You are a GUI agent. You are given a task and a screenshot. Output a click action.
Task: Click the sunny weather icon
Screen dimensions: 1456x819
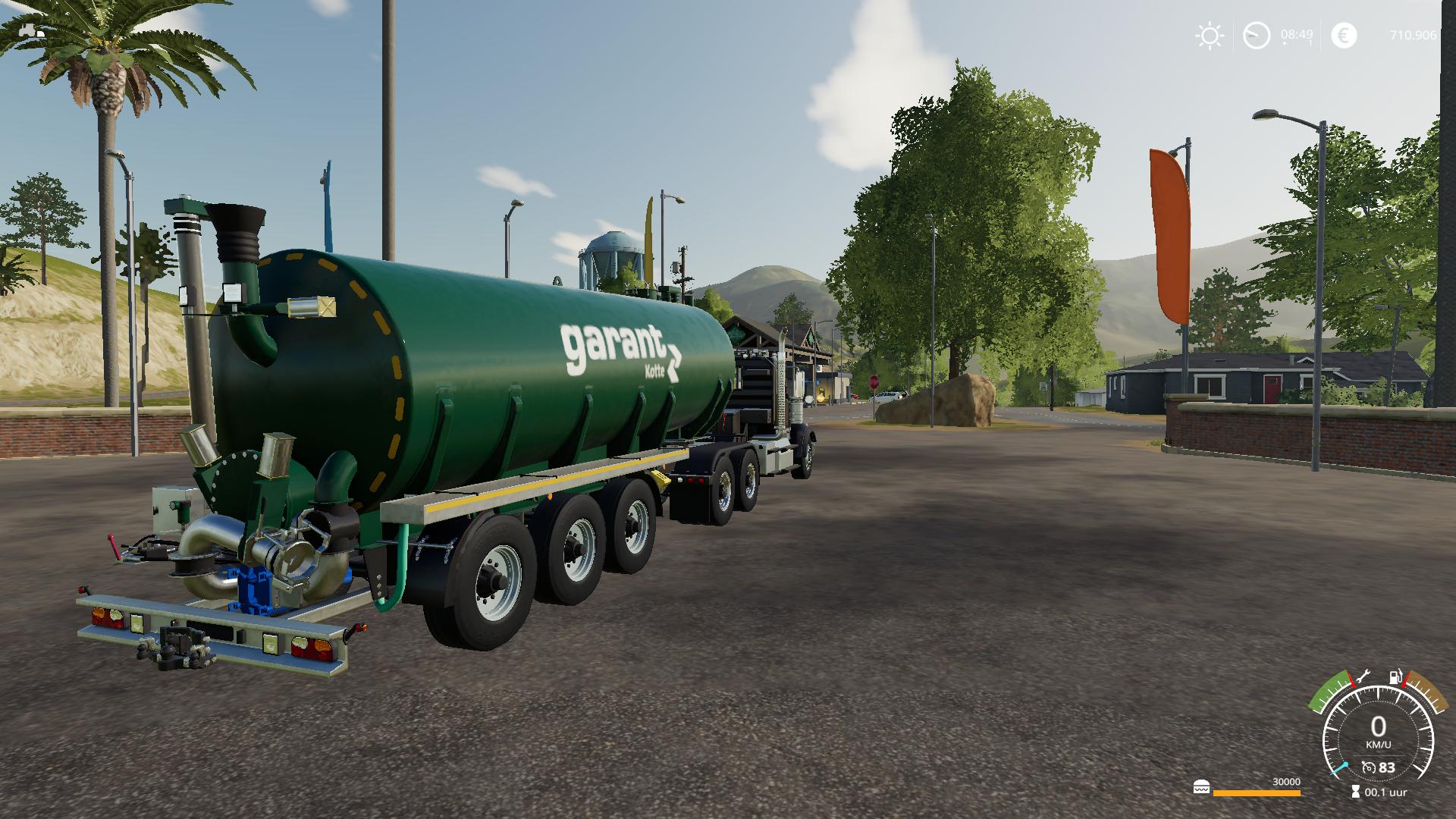click(x=1209, y=36)
